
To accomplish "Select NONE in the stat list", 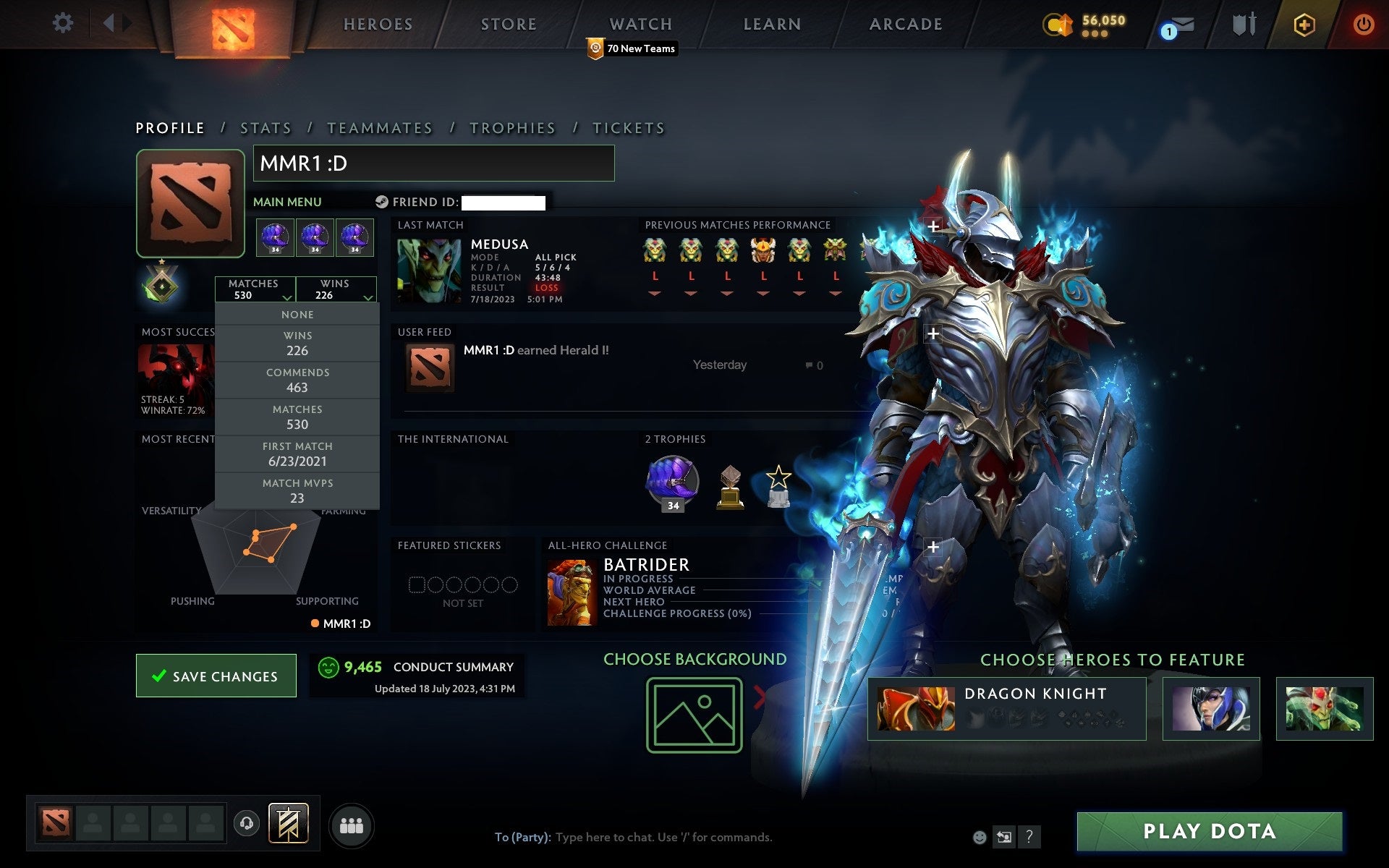I will pos(297,314).
